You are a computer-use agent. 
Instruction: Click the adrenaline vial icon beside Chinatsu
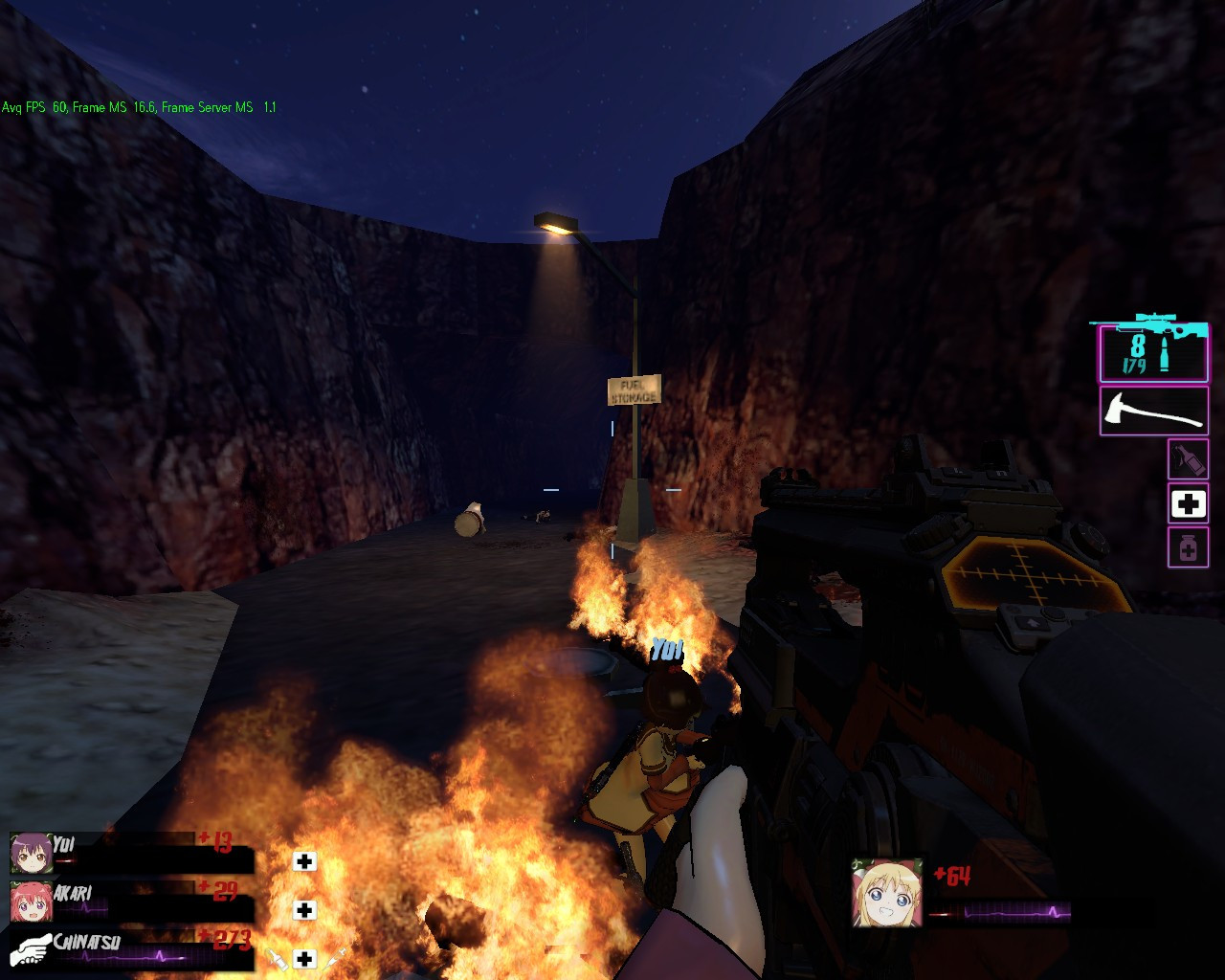tap(276, 960)
